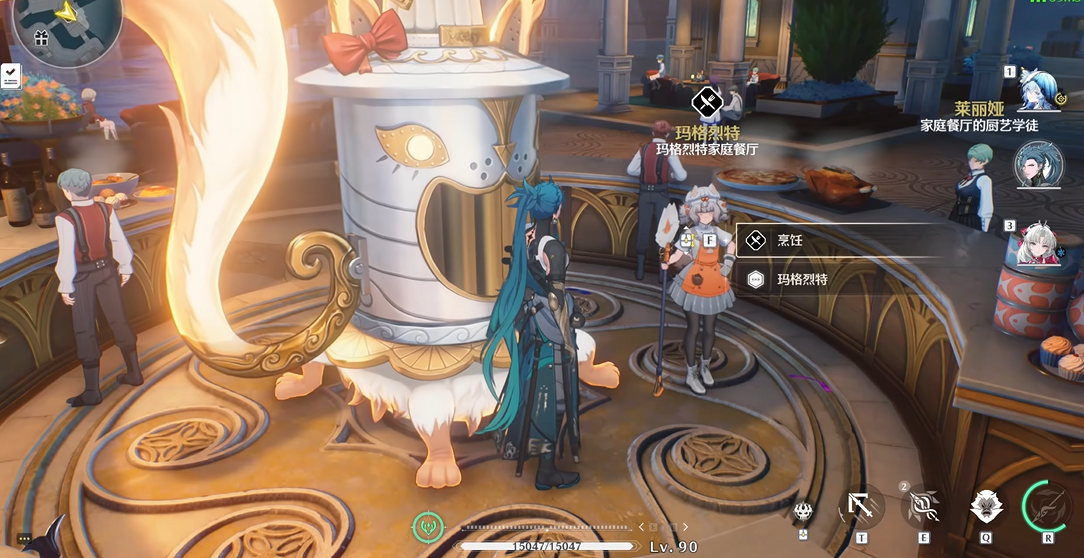Use the resonance skill with two charges

[x=923, y=508]
